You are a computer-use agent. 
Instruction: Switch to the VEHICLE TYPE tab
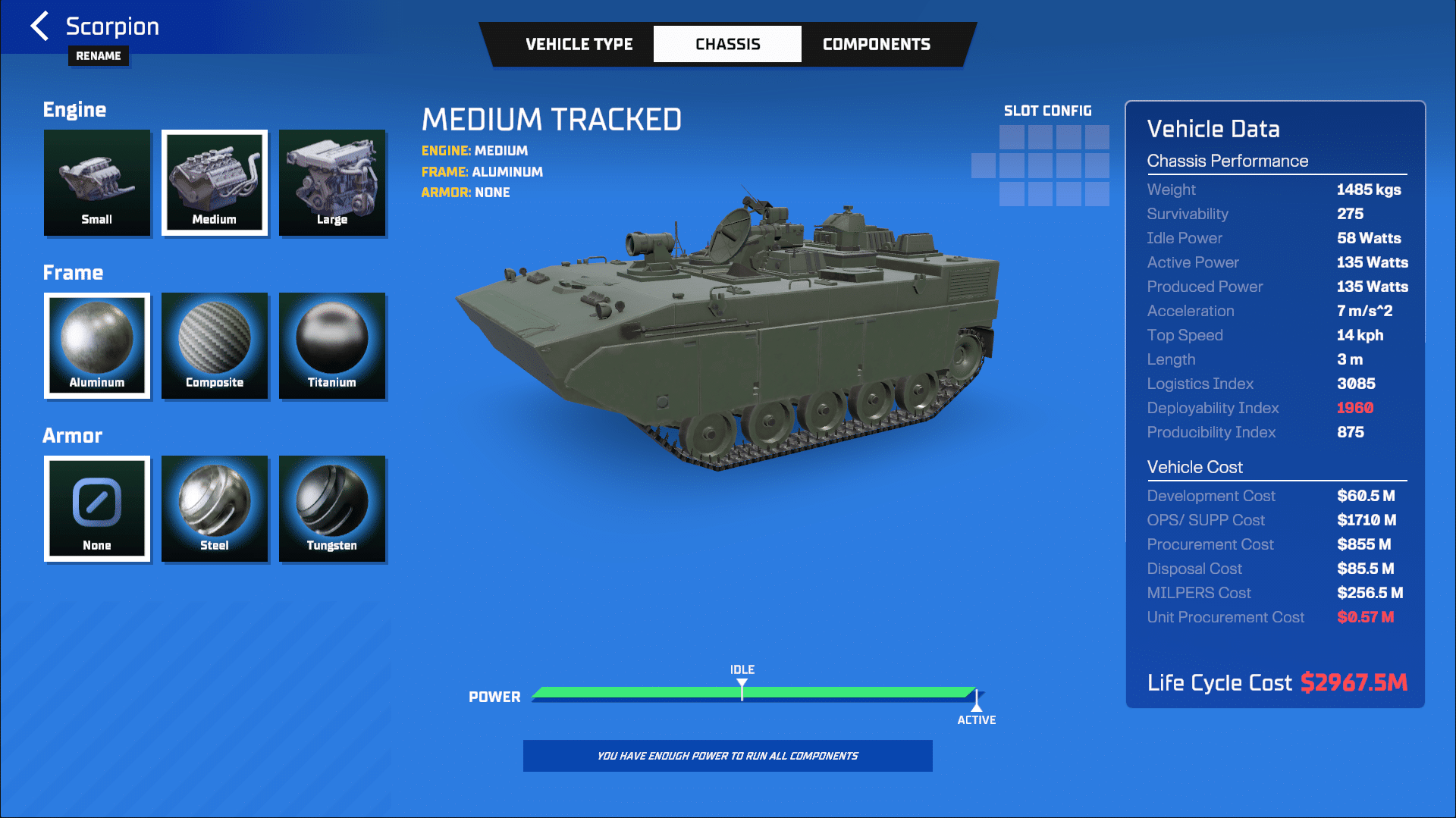coord(579,44)
